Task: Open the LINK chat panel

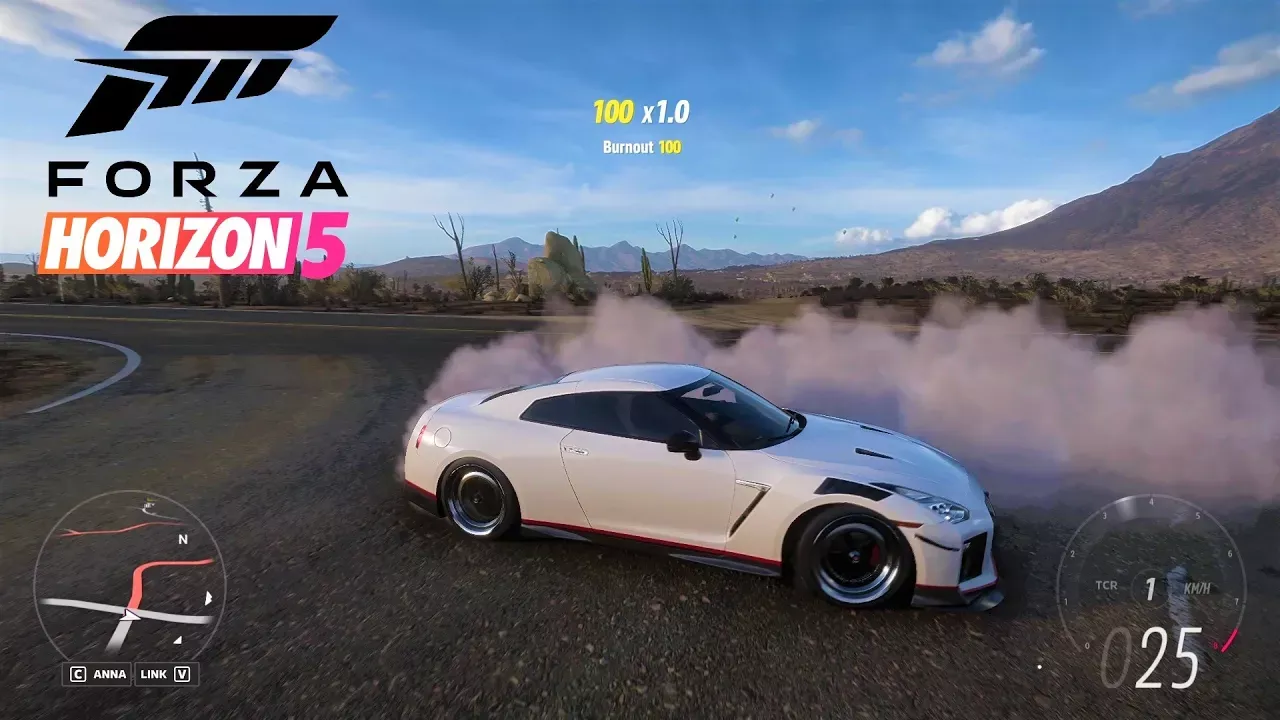Action: [166, 674]
